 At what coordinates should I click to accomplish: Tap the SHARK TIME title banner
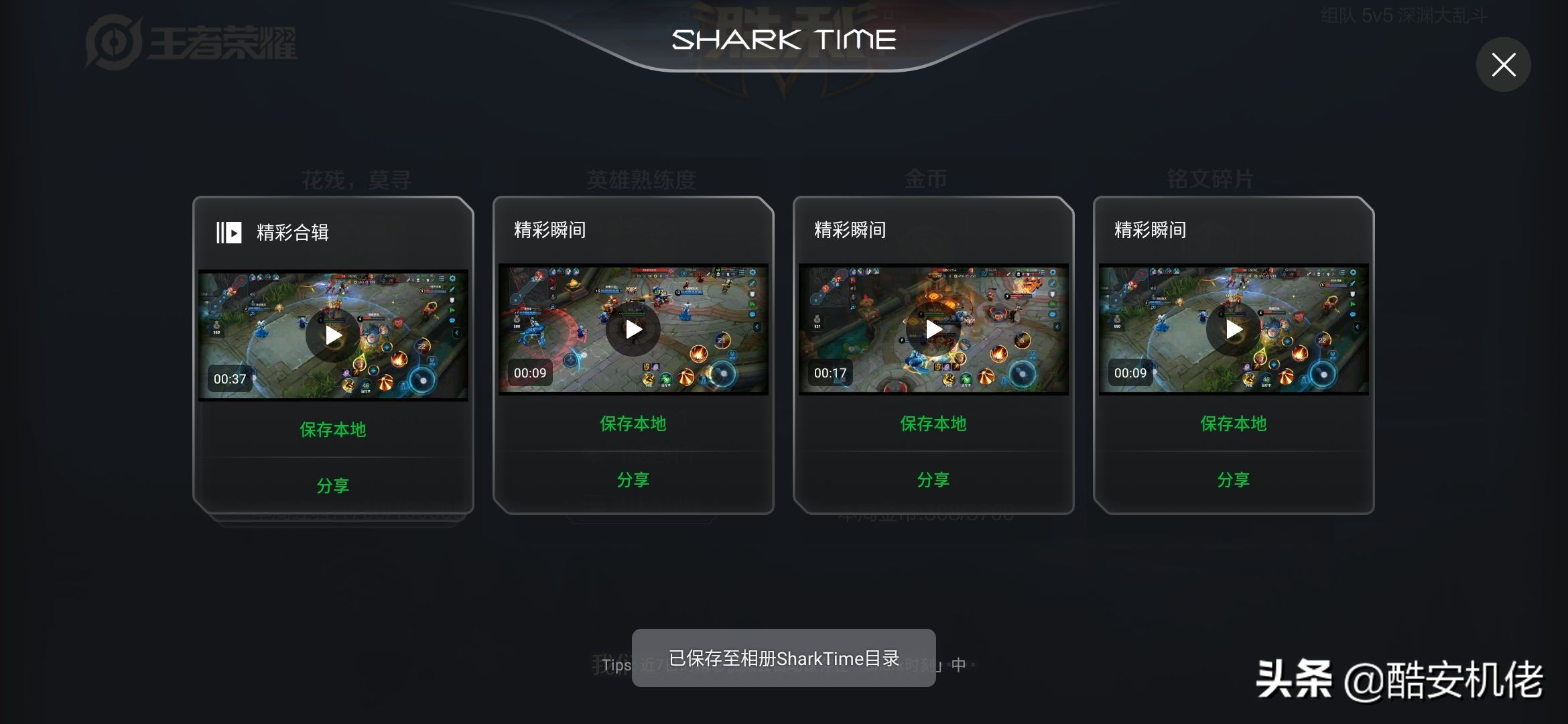point(783,39)
